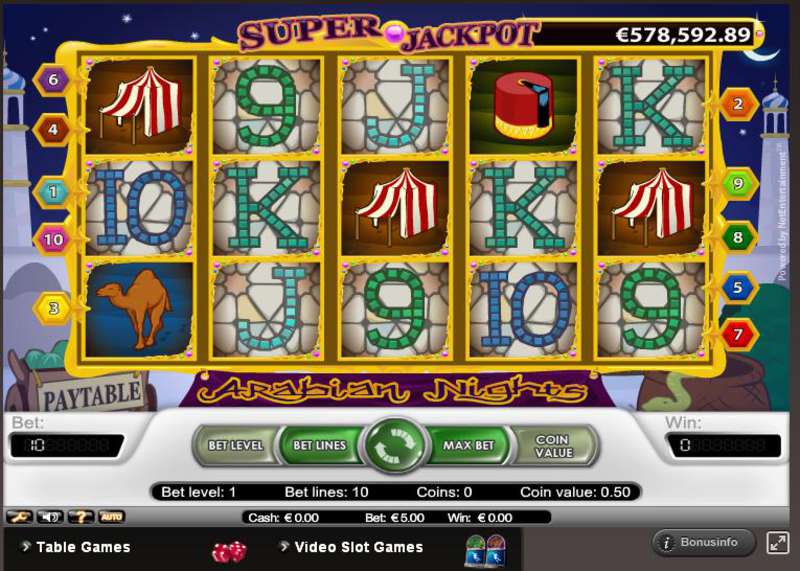Image resolution: width=800 pixels, height=571 pixels.
Task: Select bet line 1 marker
Action: click(x=53, y=190)
